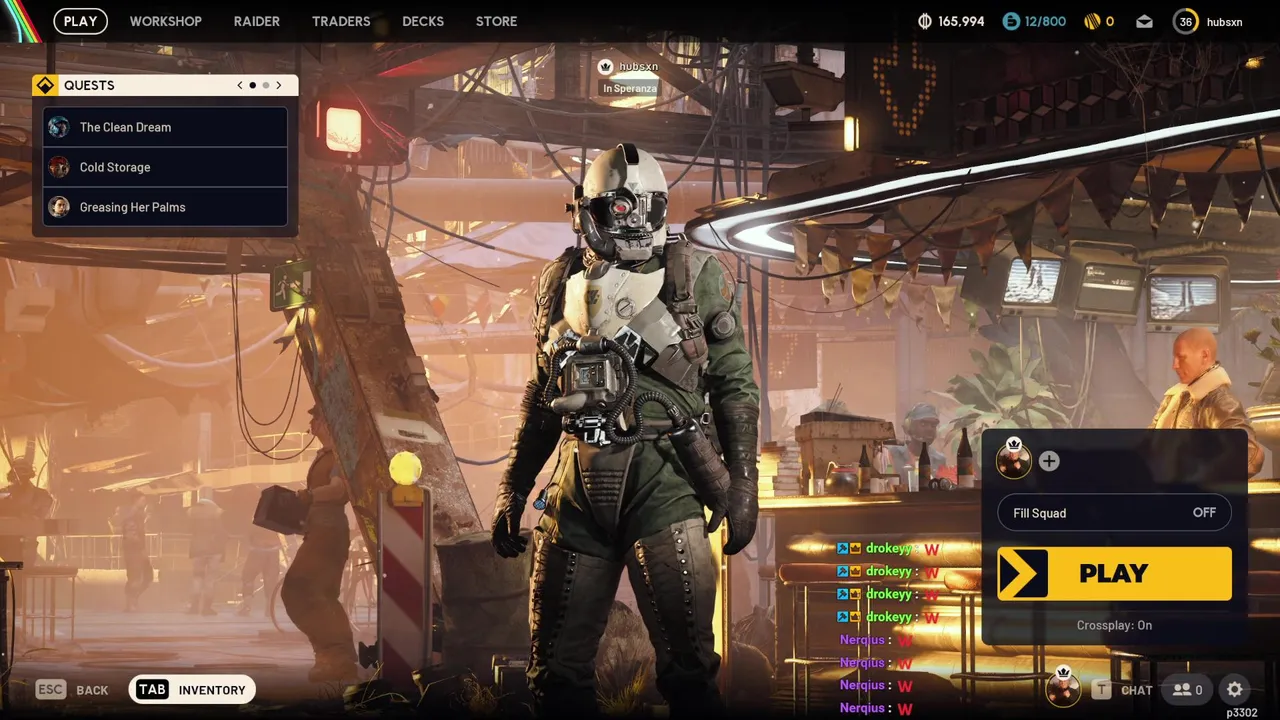
Task: Go to the Traders tab
Action: coord(341,21)
